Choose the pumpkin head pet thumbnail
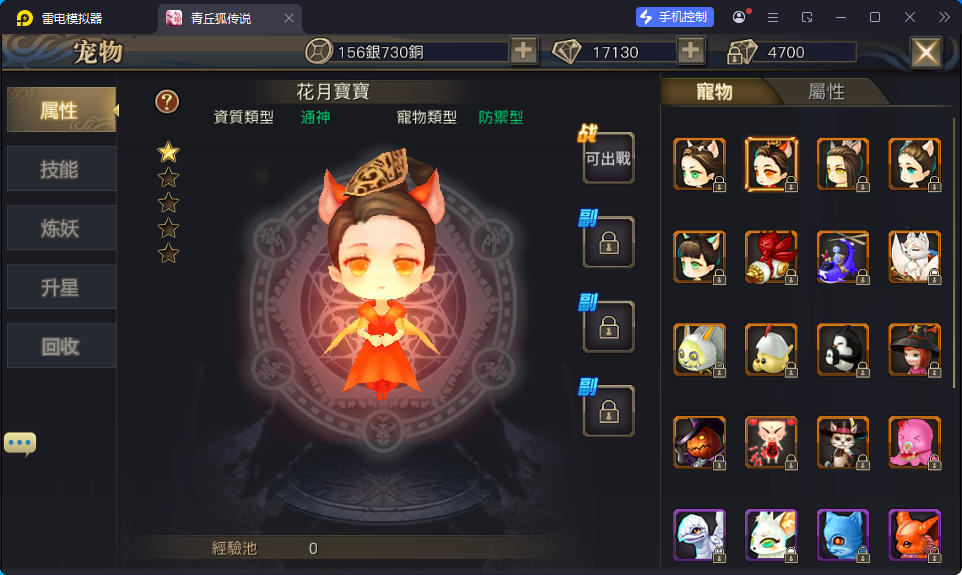The height and width of the screenshot is (575, 962). tap(699, 443)
